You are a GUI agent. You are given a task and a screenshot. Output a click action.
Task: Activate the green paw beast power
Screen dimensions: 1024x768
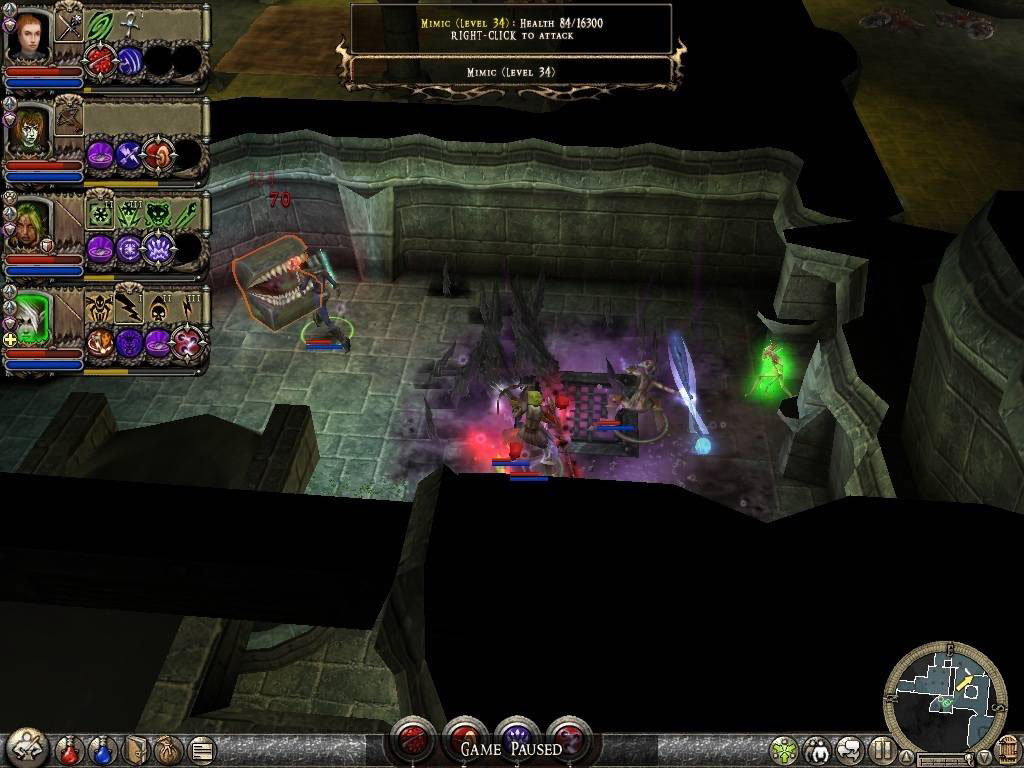coord(158,213)
